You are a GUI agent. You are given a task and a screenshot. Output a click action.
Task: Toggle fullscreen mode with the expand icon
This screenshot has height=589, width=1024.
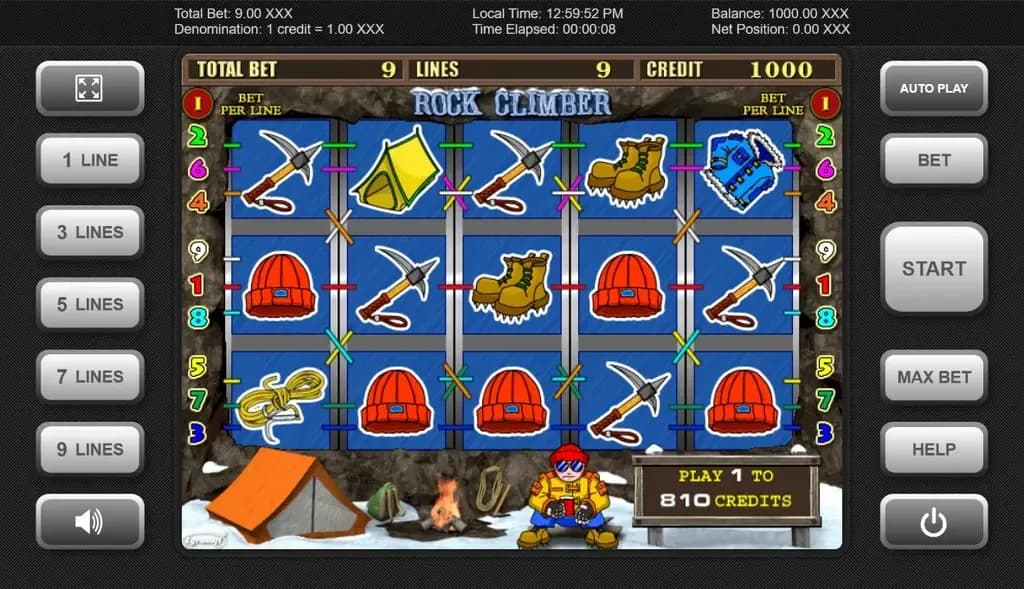click(90, 88)
